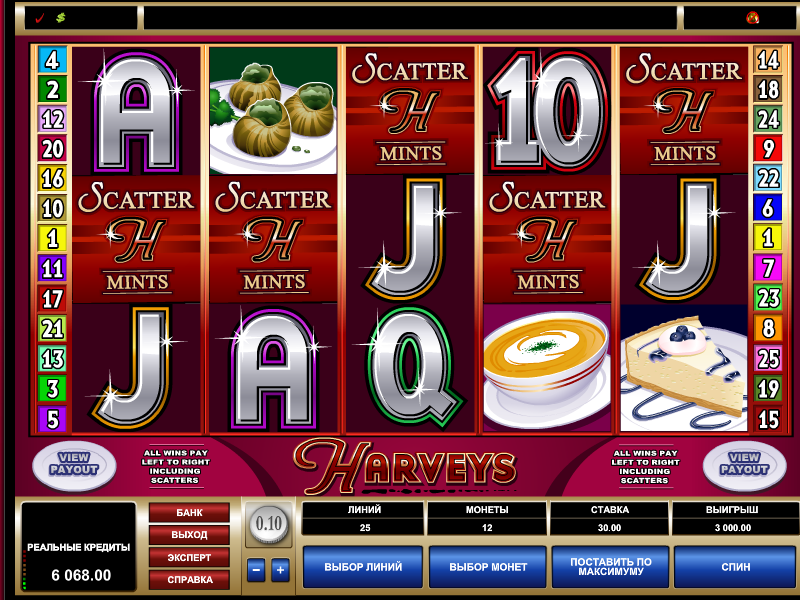Choose ПОСТАВИТЬ ПО МАКСИМУМУ to bet max
Viewport: 800px width, 600px height.
(x=611, y=567)
